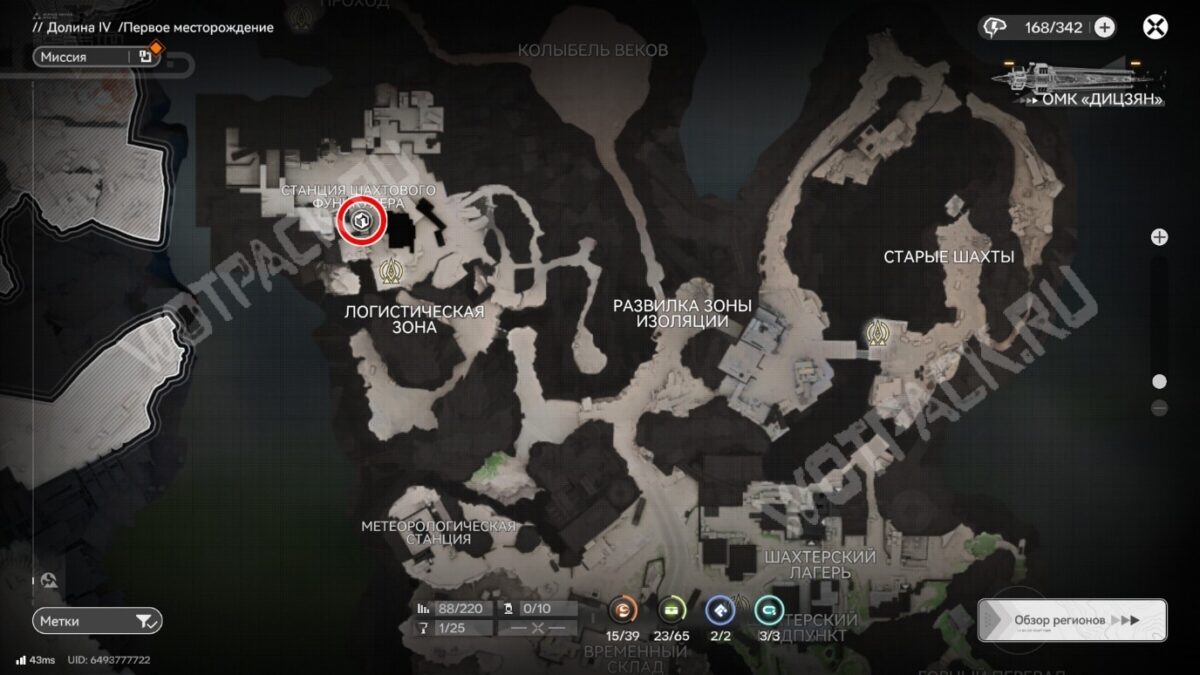Open the Метки marker filter
The image size is (1200, 675).
click(96, 621)
